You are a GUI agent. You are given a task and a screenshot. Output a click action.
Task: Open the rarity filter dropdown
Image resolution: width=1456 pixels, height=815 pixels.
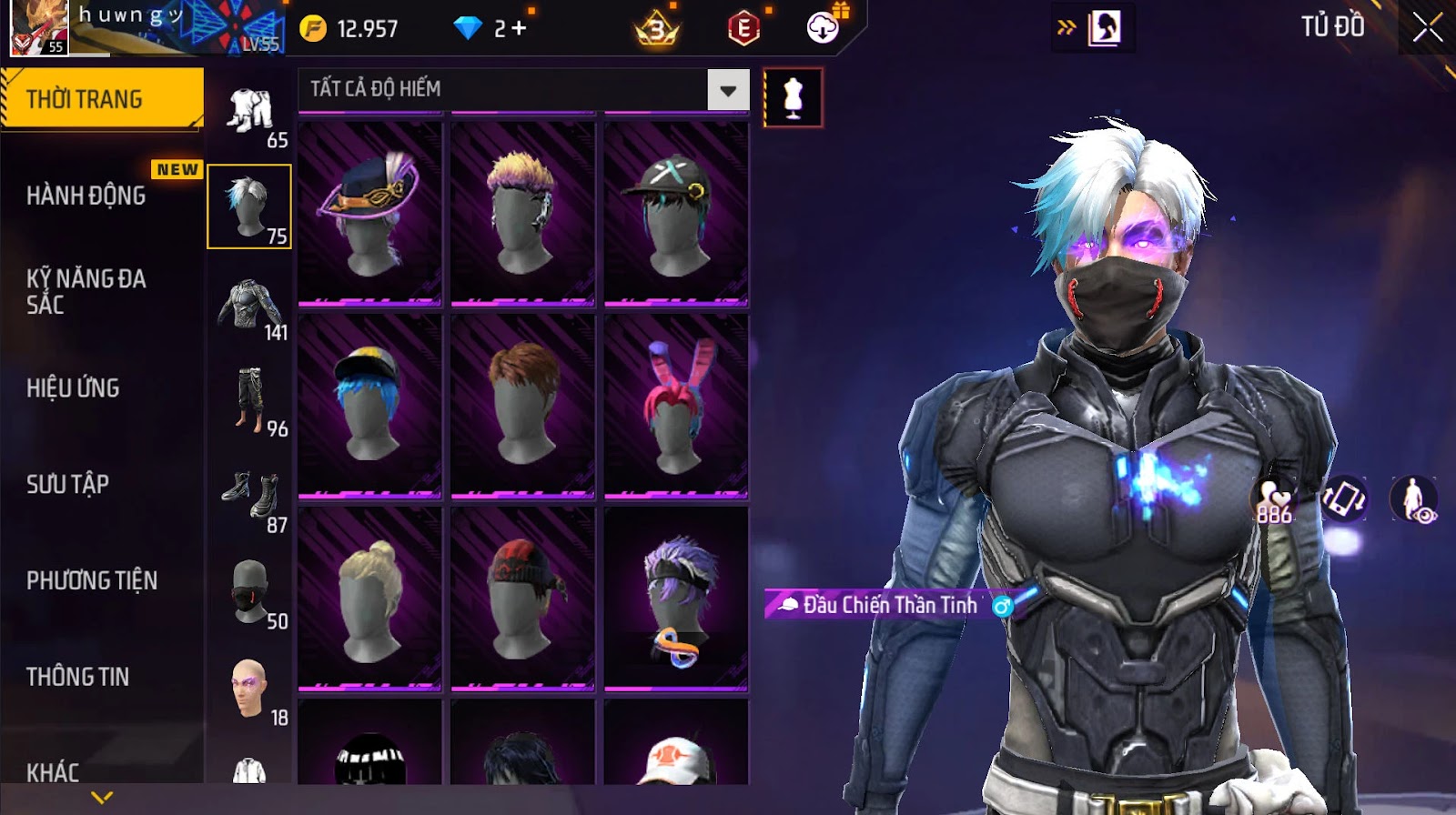[728, 90]
